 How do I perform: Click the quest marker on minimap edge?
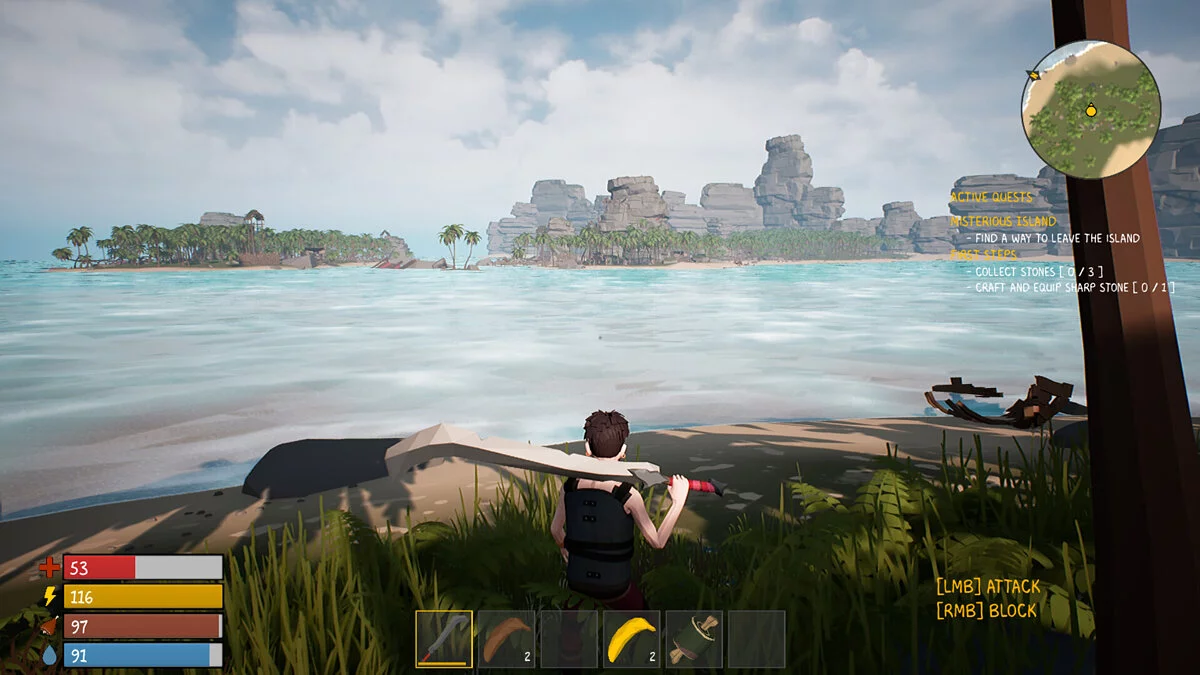(1034, 75)
